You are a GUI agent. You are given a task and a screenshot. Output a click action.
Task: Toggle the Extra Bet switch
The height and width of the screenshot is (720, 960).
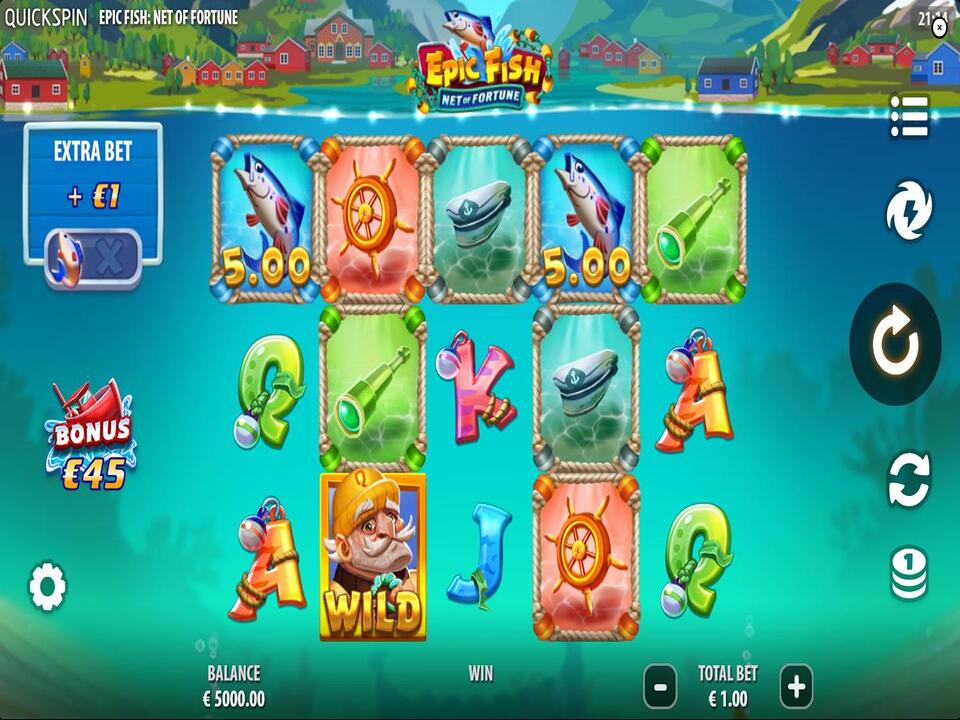pyautogui.click(x=92, y=257)
